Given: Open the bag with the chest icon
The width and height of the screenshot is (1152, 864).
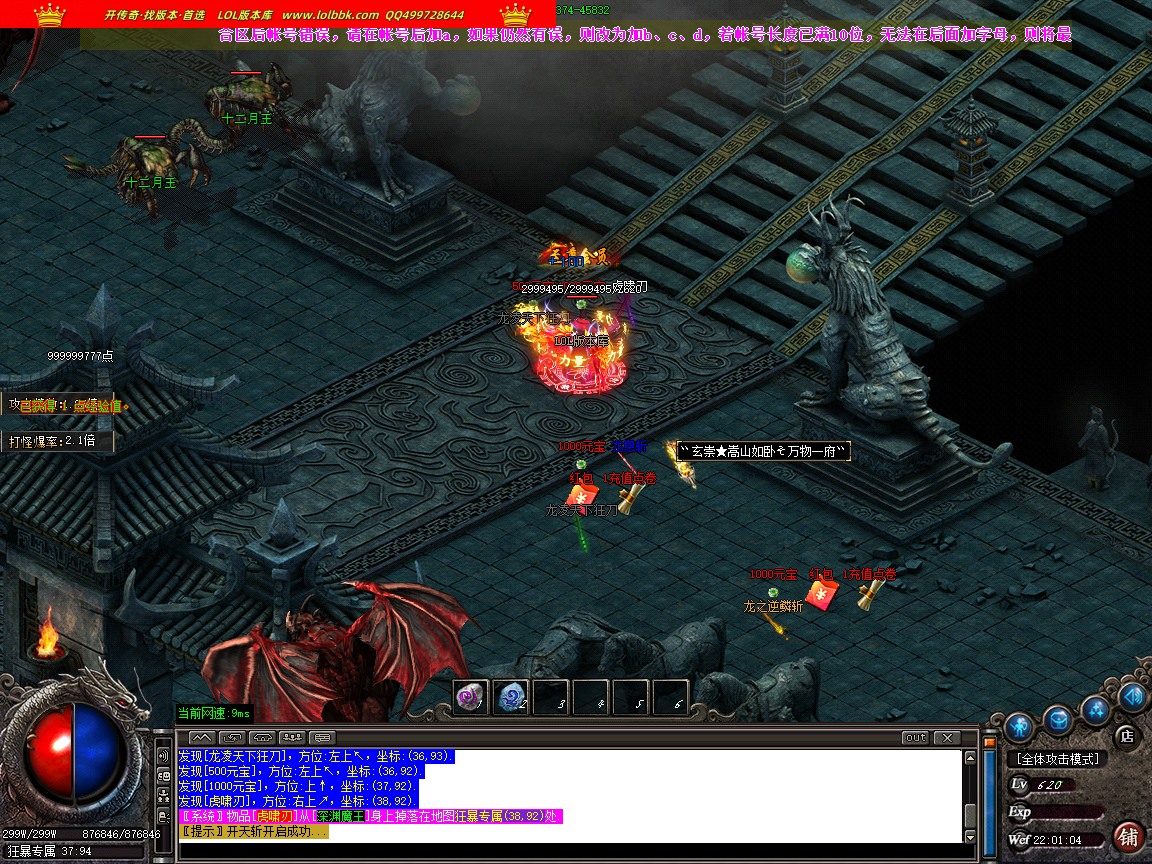Looking at the screenshot, I should tap(1058, 719).
